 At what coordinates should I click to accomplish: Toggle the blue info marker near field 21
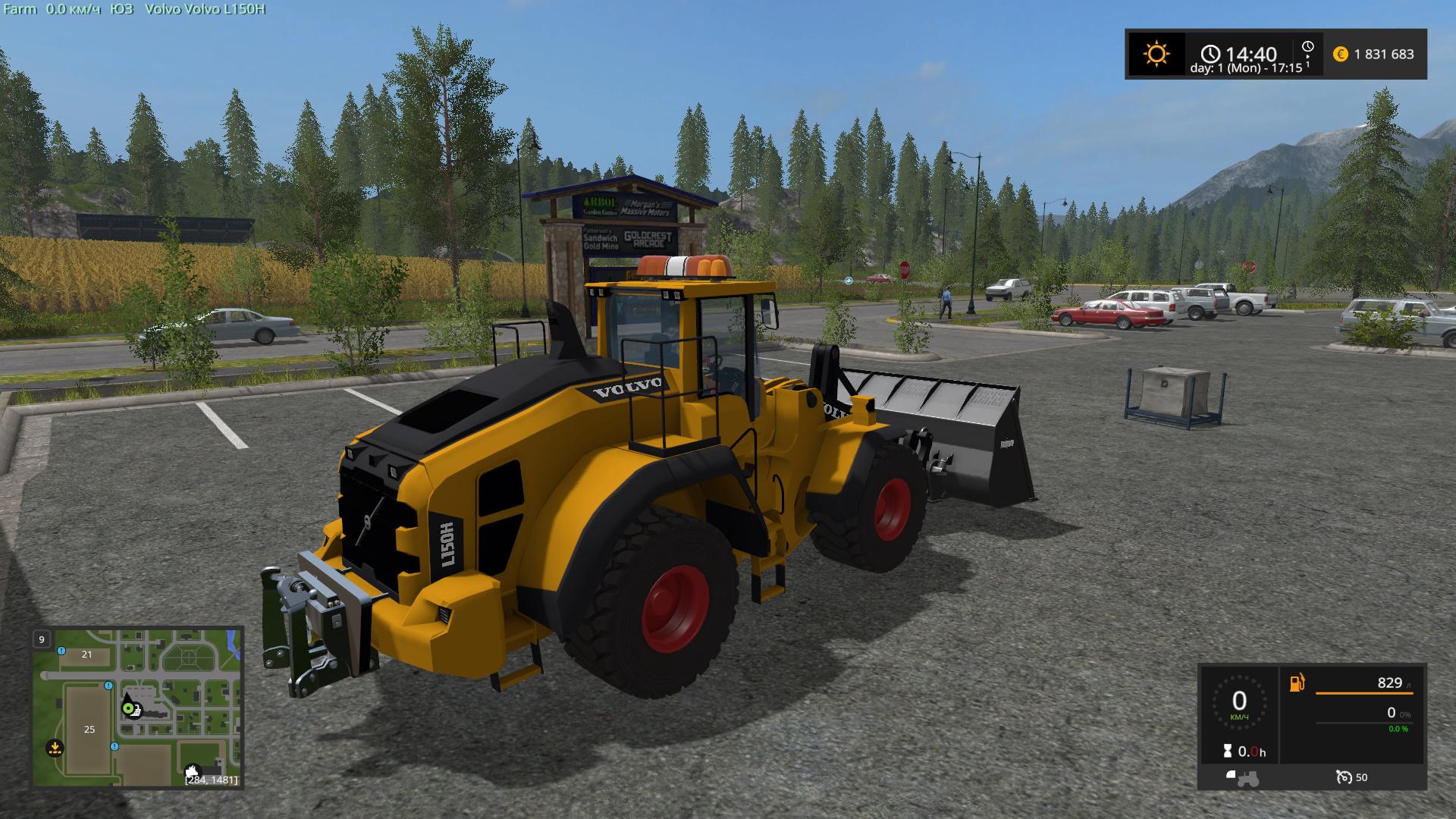pyautogui.click(x=61, y=651)
